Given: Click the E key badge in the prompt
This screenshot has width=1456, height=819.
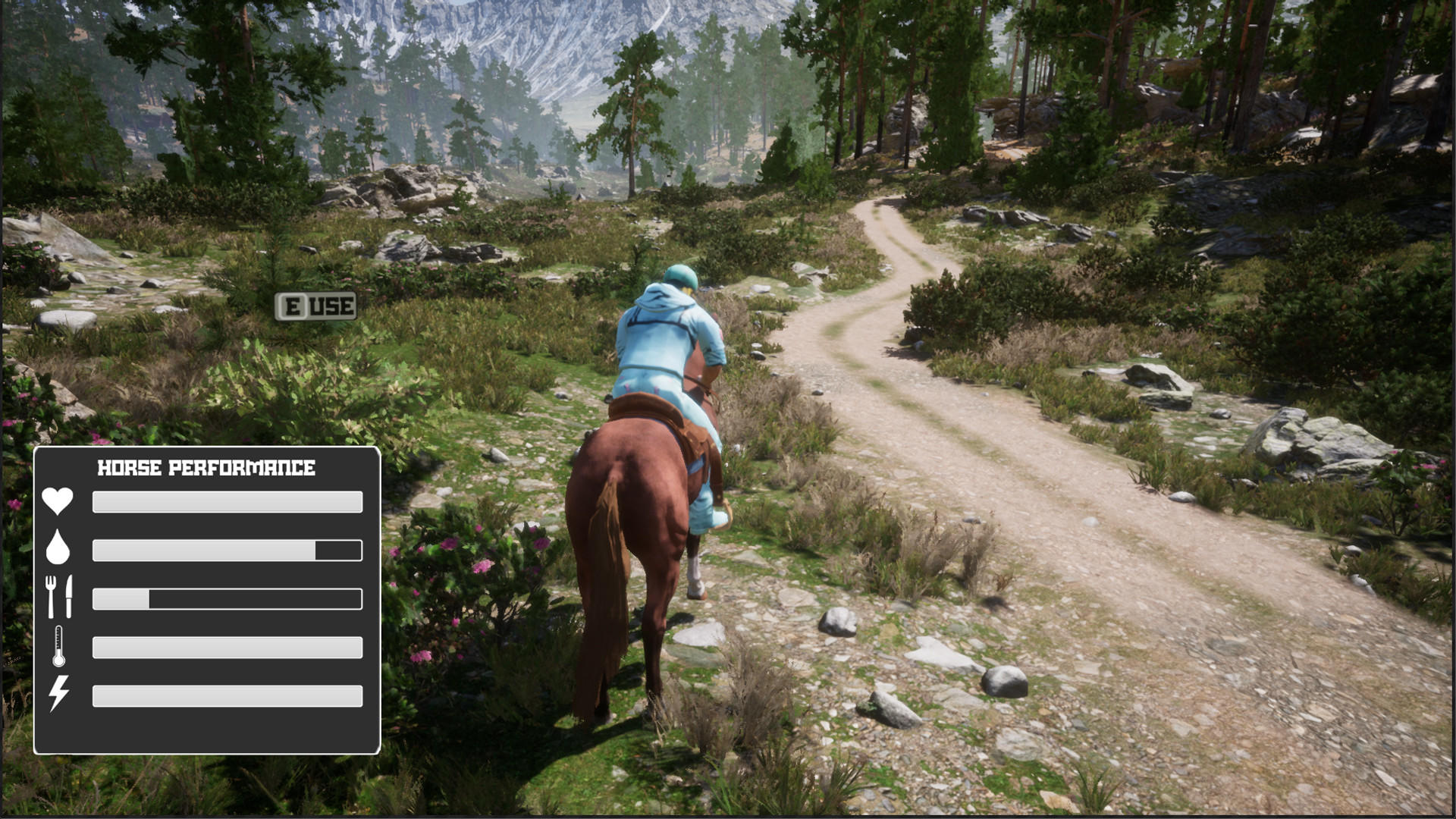Looking at the screenshot, I should click(291, 306).
